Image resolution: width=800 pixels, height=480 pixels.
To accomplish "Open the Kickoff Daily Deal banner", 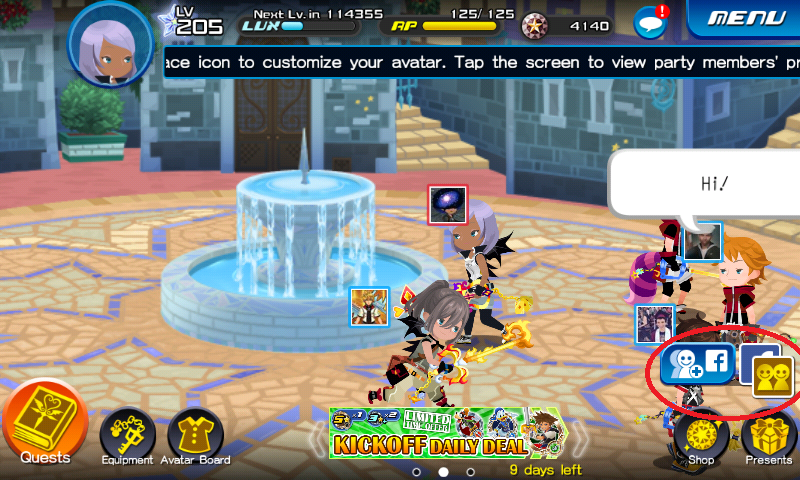I will (x=448, y=434).
